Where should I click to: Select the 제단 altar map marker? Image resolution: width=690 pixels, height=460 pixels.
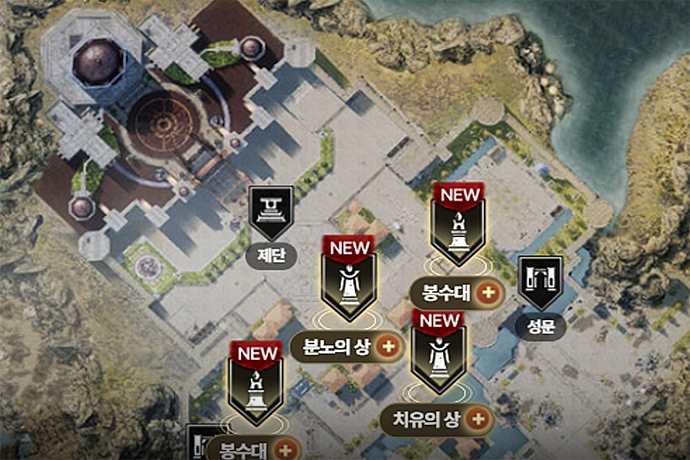click(271, 212)
